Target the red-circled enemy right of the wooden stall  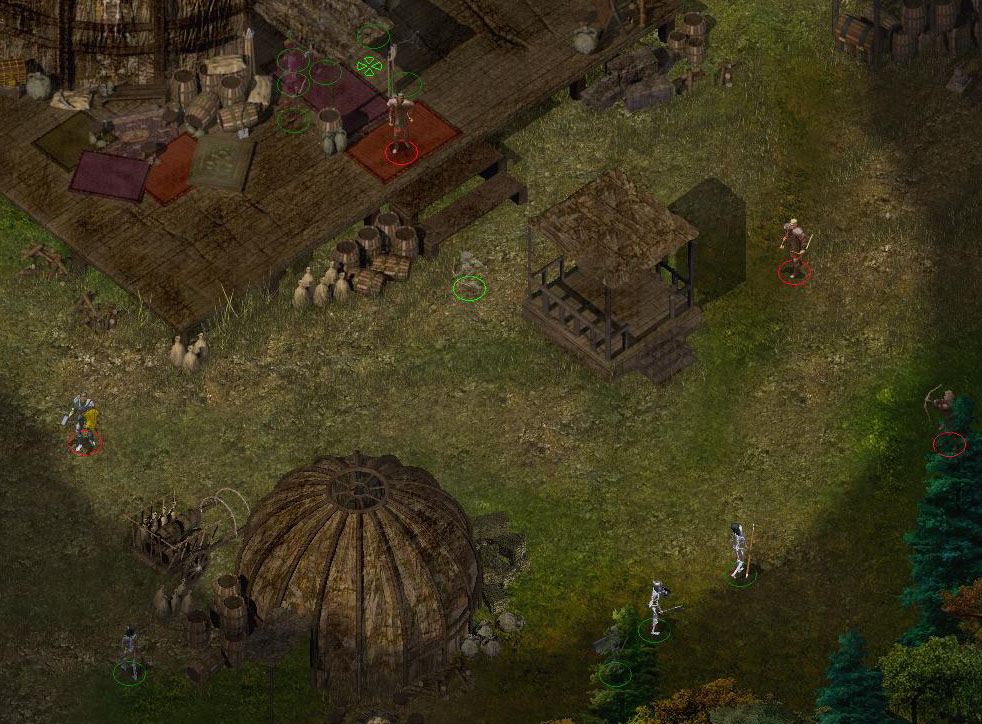click(794, 247)
